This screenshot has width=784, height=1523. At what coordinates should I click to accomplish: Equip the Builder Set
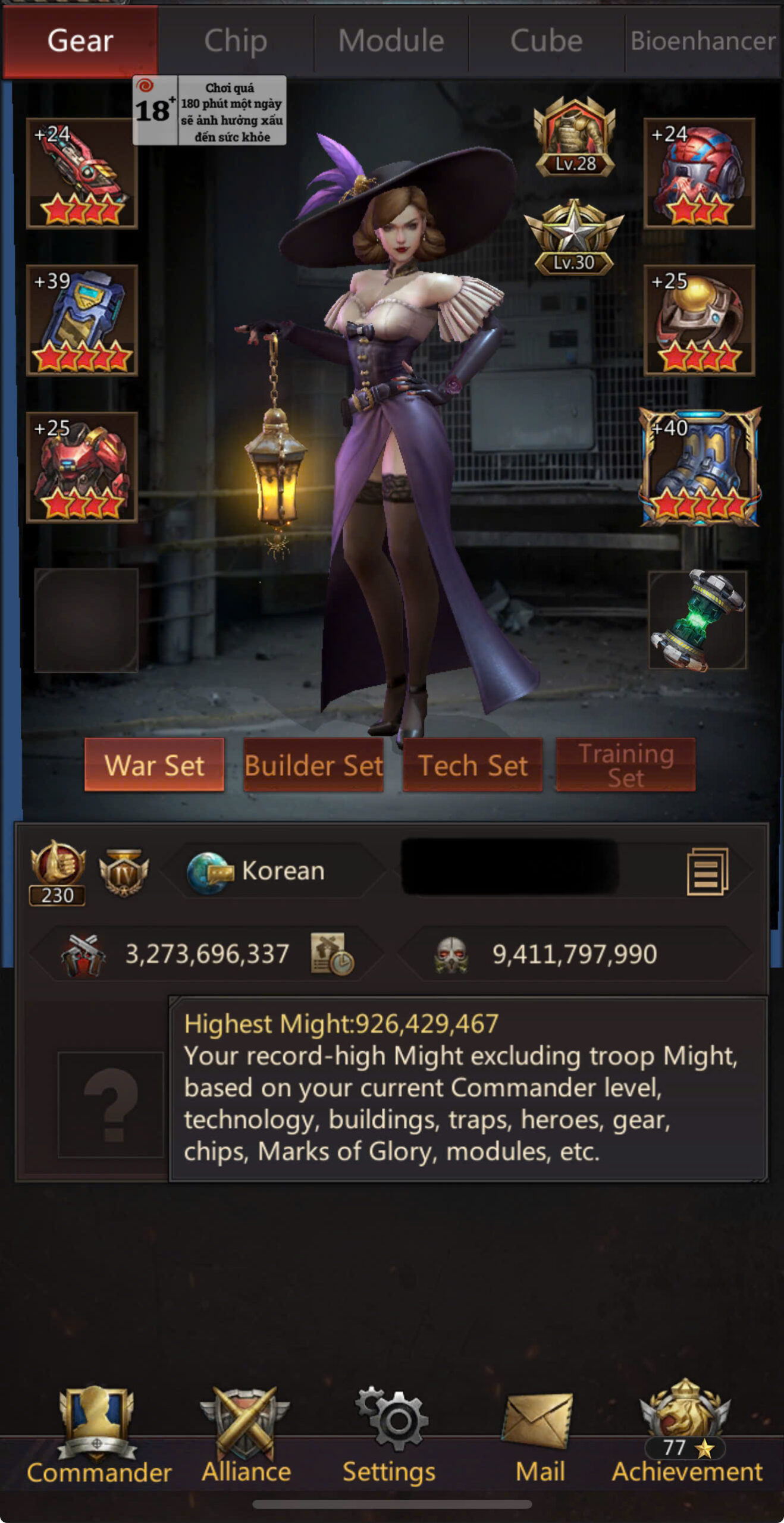[313, 765]
